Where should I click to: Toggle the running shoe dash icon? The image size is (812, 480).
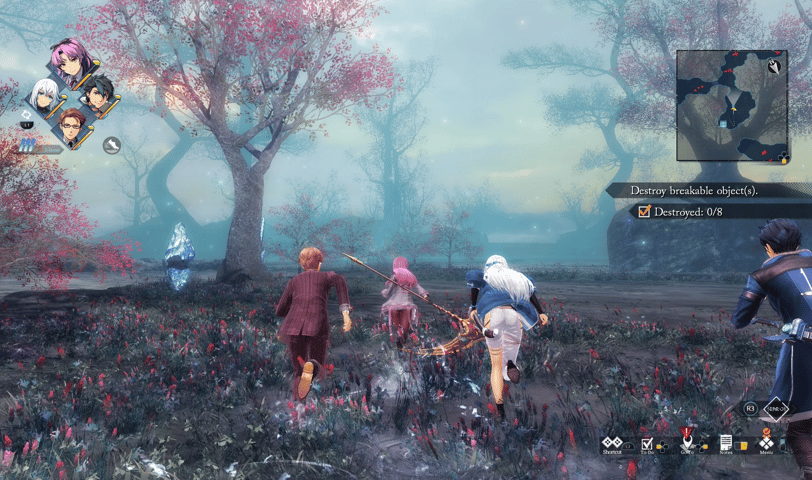point(112,146)
